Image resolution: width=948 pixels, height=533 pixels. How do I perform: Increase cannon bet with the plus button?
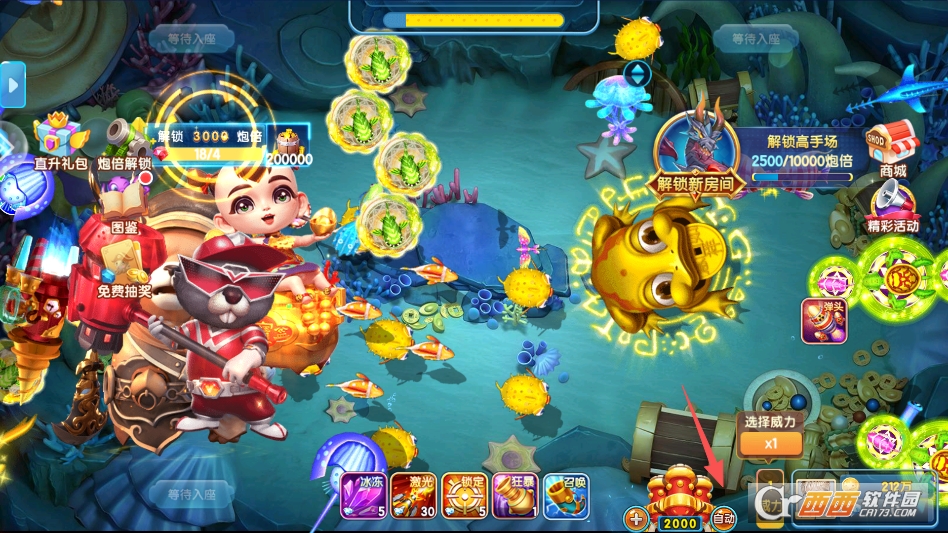pyautogui.click(x=636, y=519)
